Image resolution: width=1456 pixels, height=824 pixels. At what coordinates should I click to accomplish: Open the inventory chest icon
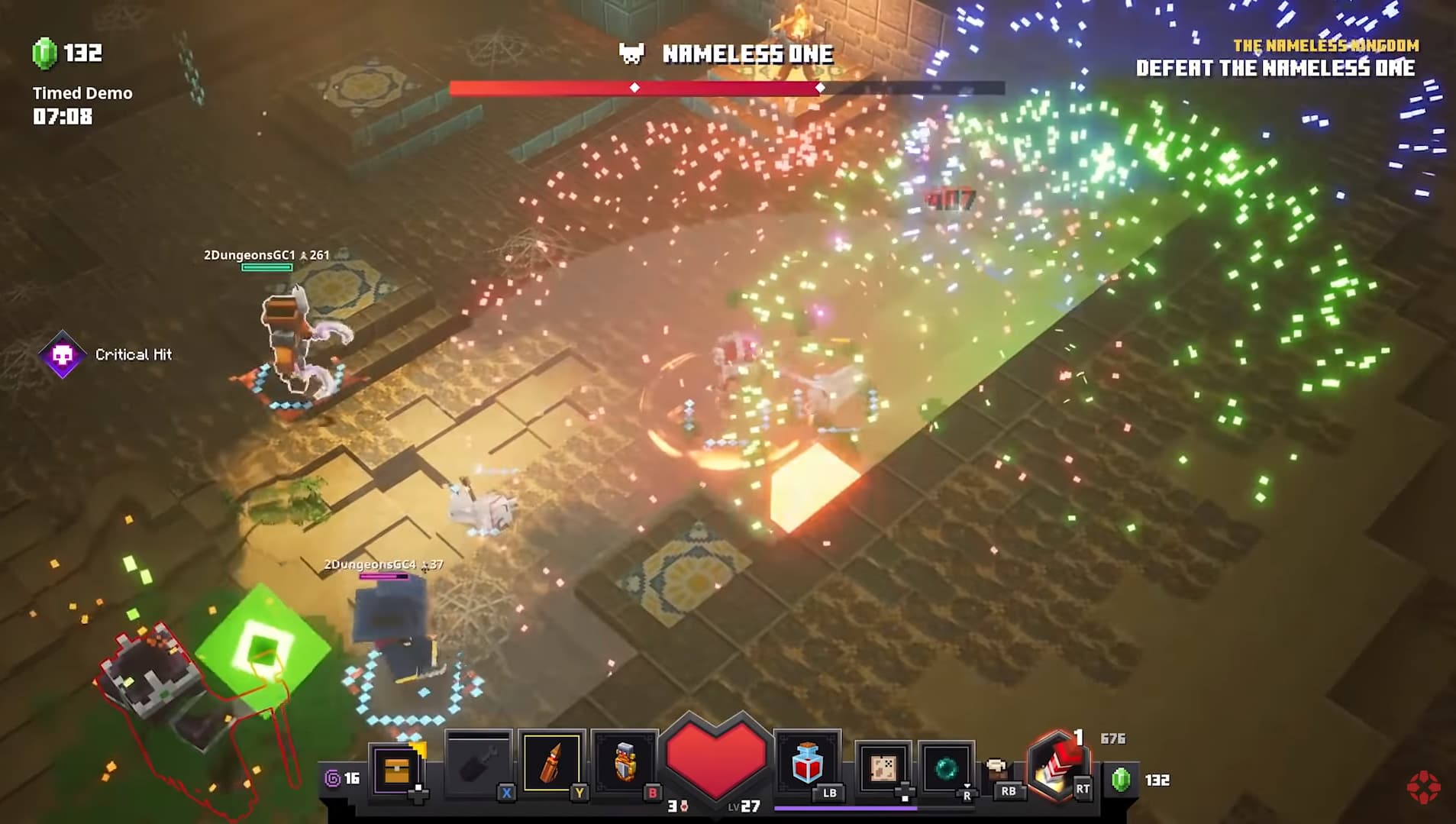(x=396, y=770)
